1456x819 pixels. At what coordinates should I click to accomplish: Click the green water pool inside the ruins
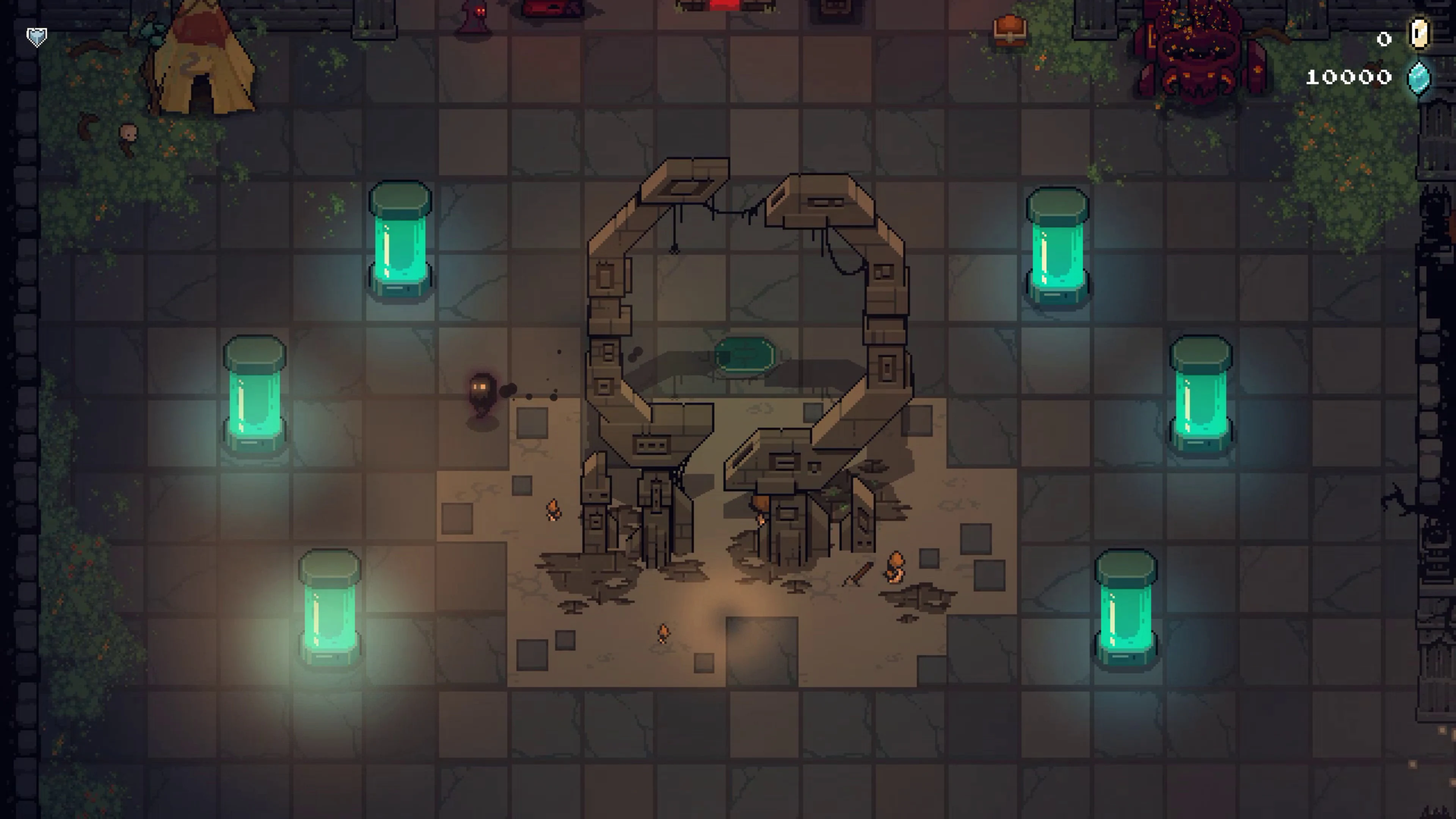(744, 355)
